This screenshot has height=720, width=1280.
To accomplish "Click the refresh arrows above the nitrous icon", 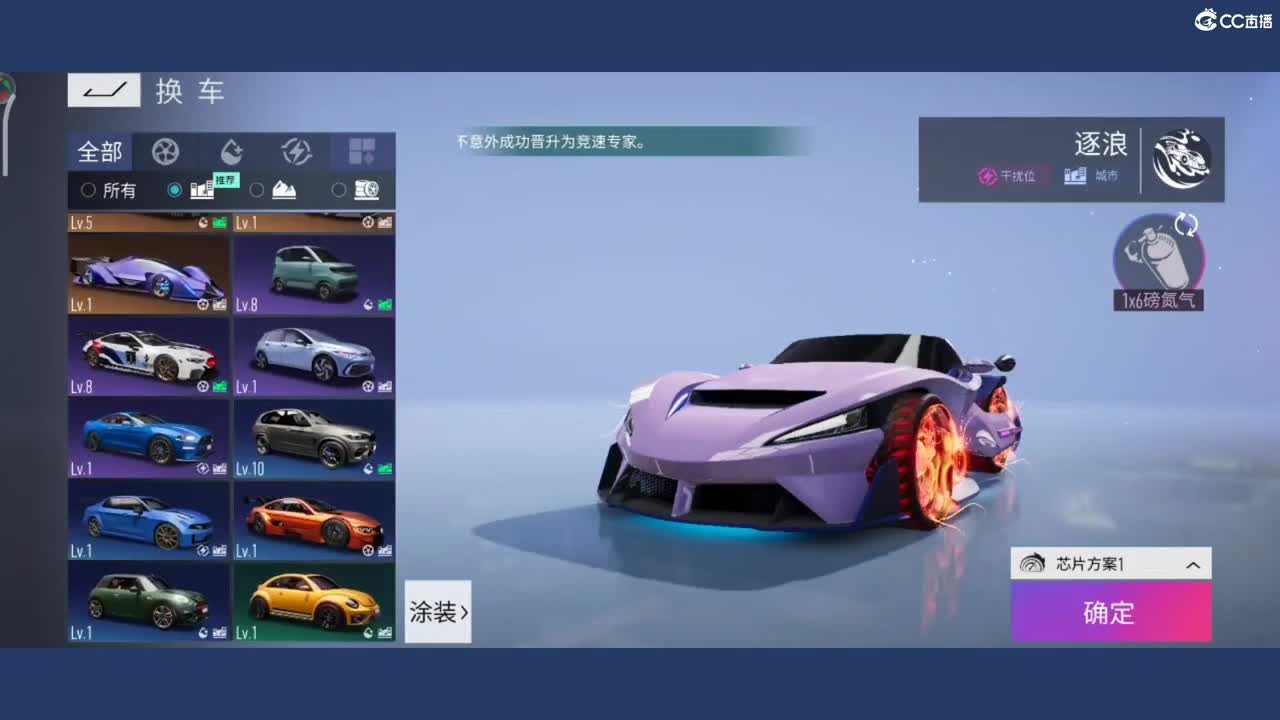I will coord(1184,225).
